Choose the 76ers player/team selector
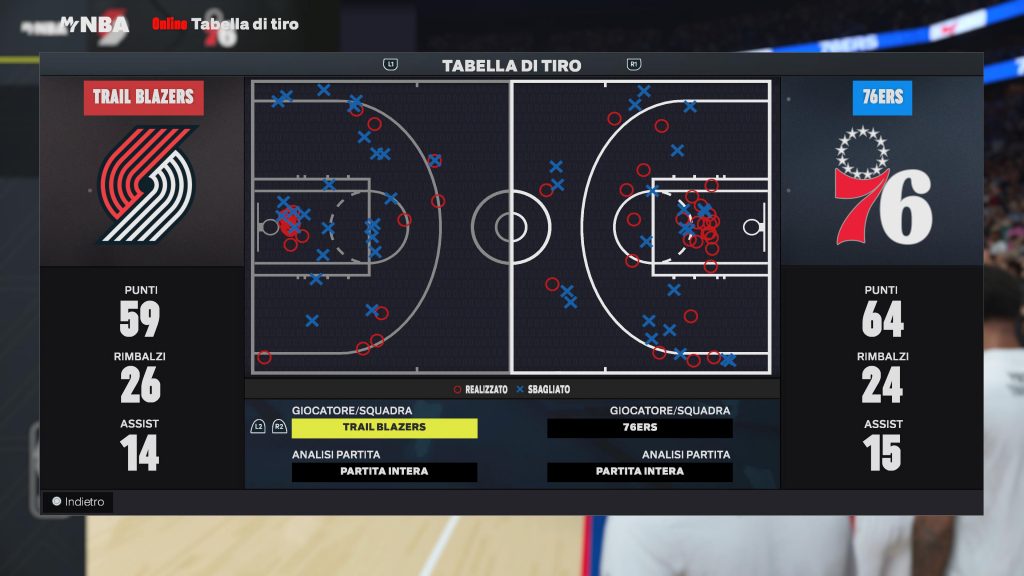The width and height of the screenshot is (1024, 576). tap(639, 427)
